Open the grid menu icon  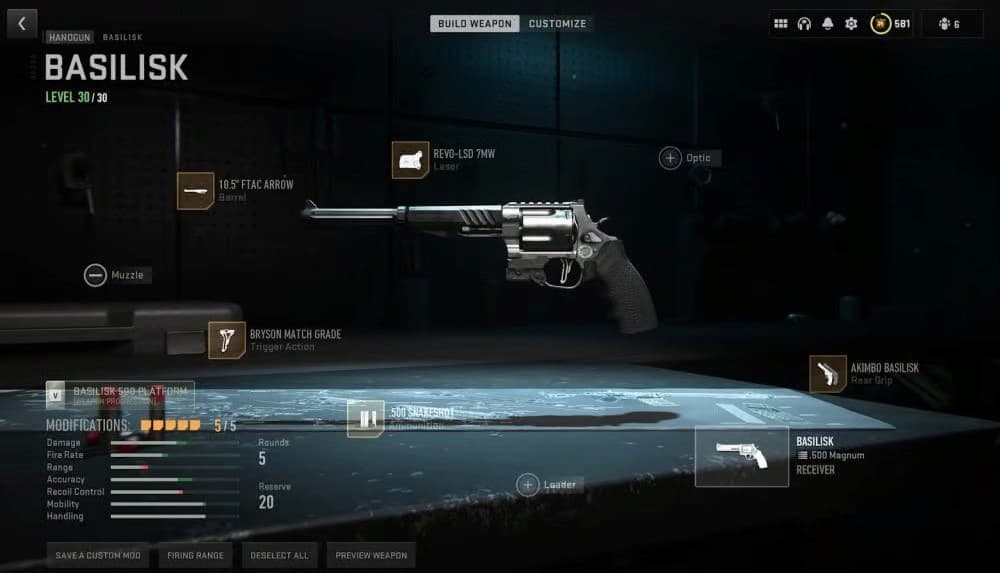782,24
